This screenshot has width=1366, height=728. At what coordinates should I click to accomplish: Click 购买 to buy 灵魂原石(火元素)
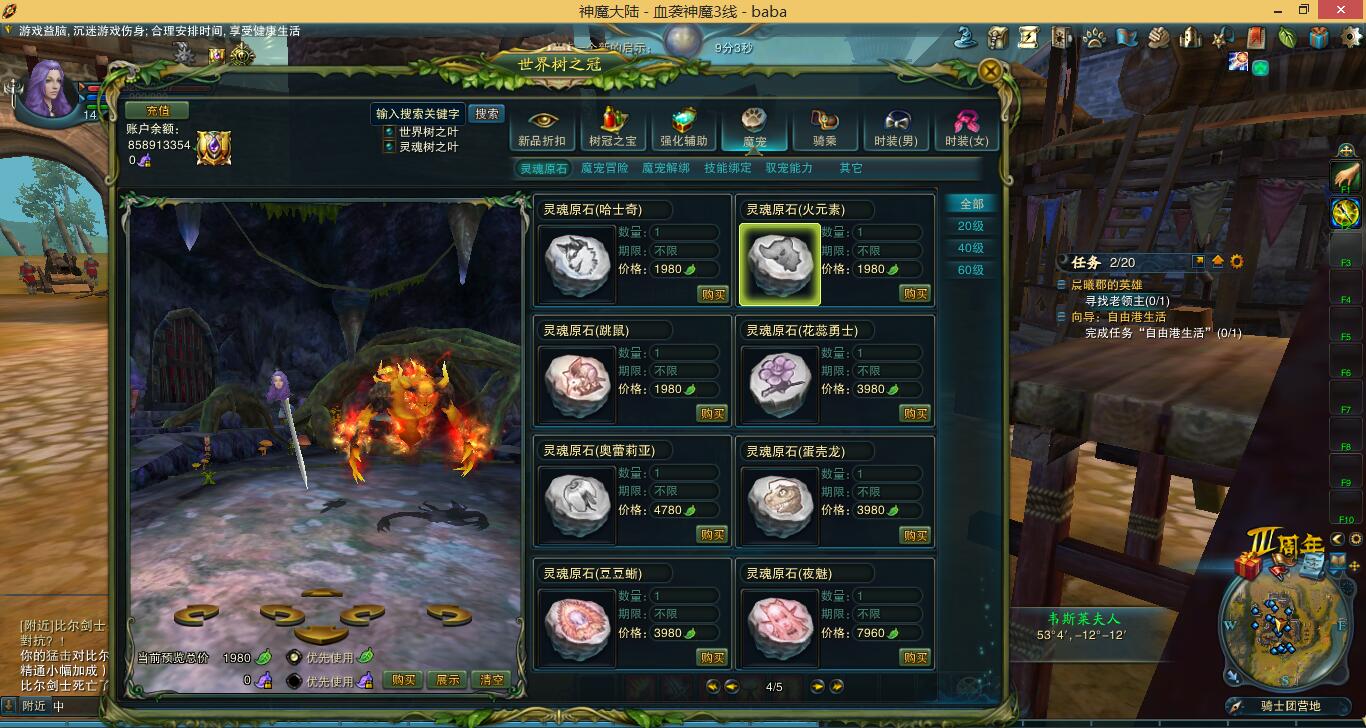click(915, 293)
